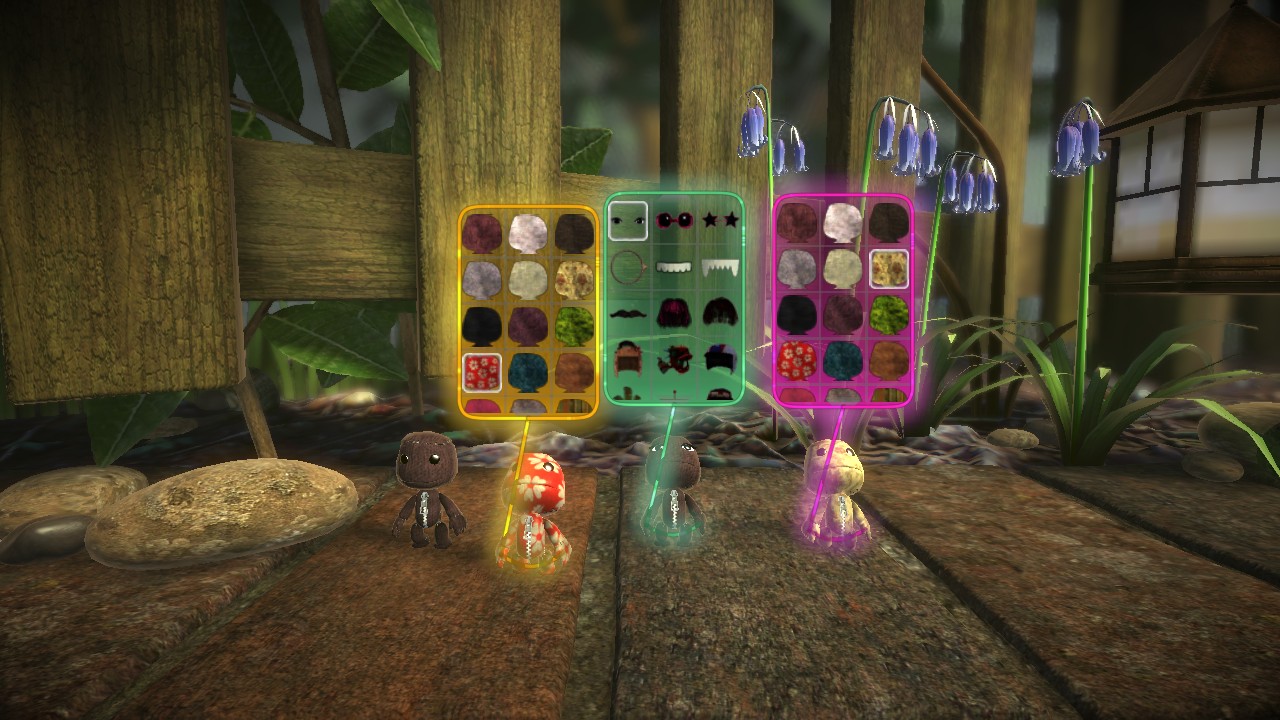Select the blue aviator hat in the green popit
Image resolution: width=1280 pixels, height=720 pixels.
[x=721, y=356]
